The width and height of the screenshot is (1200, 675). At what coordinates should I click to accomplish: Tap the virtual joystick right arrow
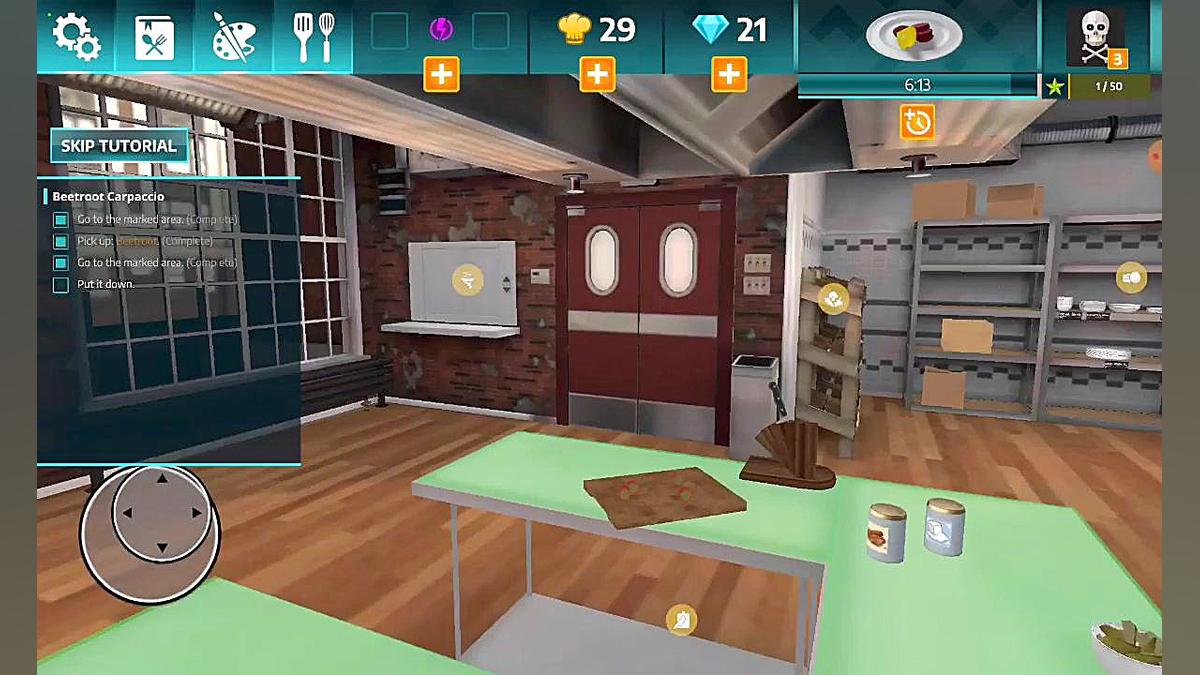pos(196,513)
